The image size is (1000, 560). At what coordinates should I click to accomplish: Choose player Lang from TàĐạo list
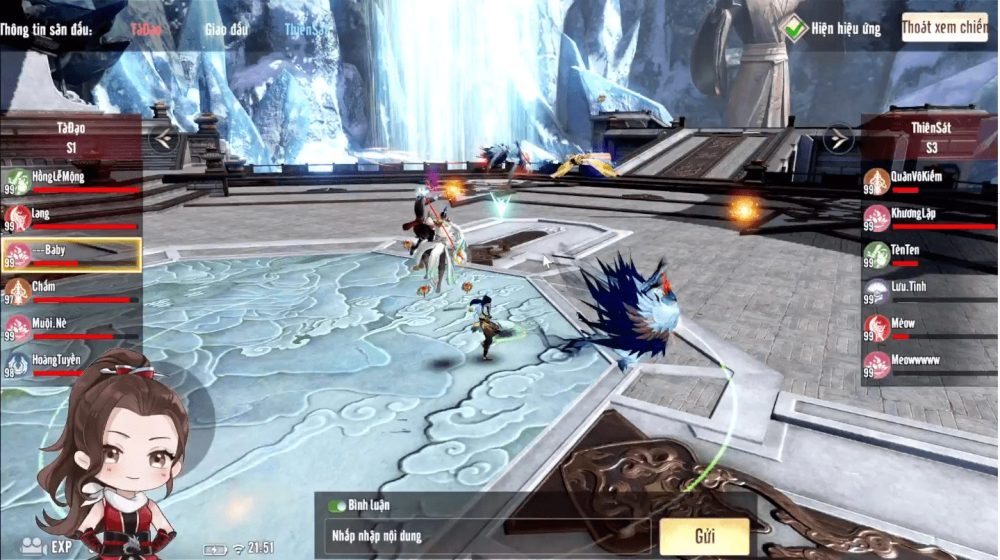pos(70,218)
